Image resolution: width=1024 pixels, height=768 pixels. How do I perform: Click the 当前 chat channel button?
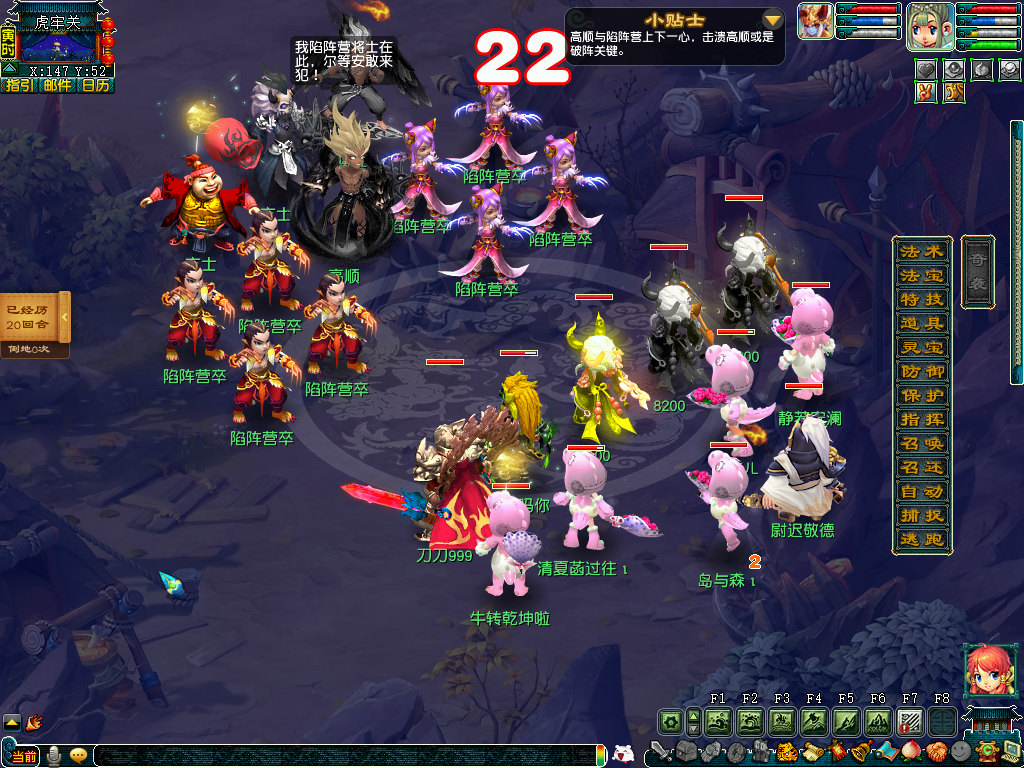tap(24, 756)
